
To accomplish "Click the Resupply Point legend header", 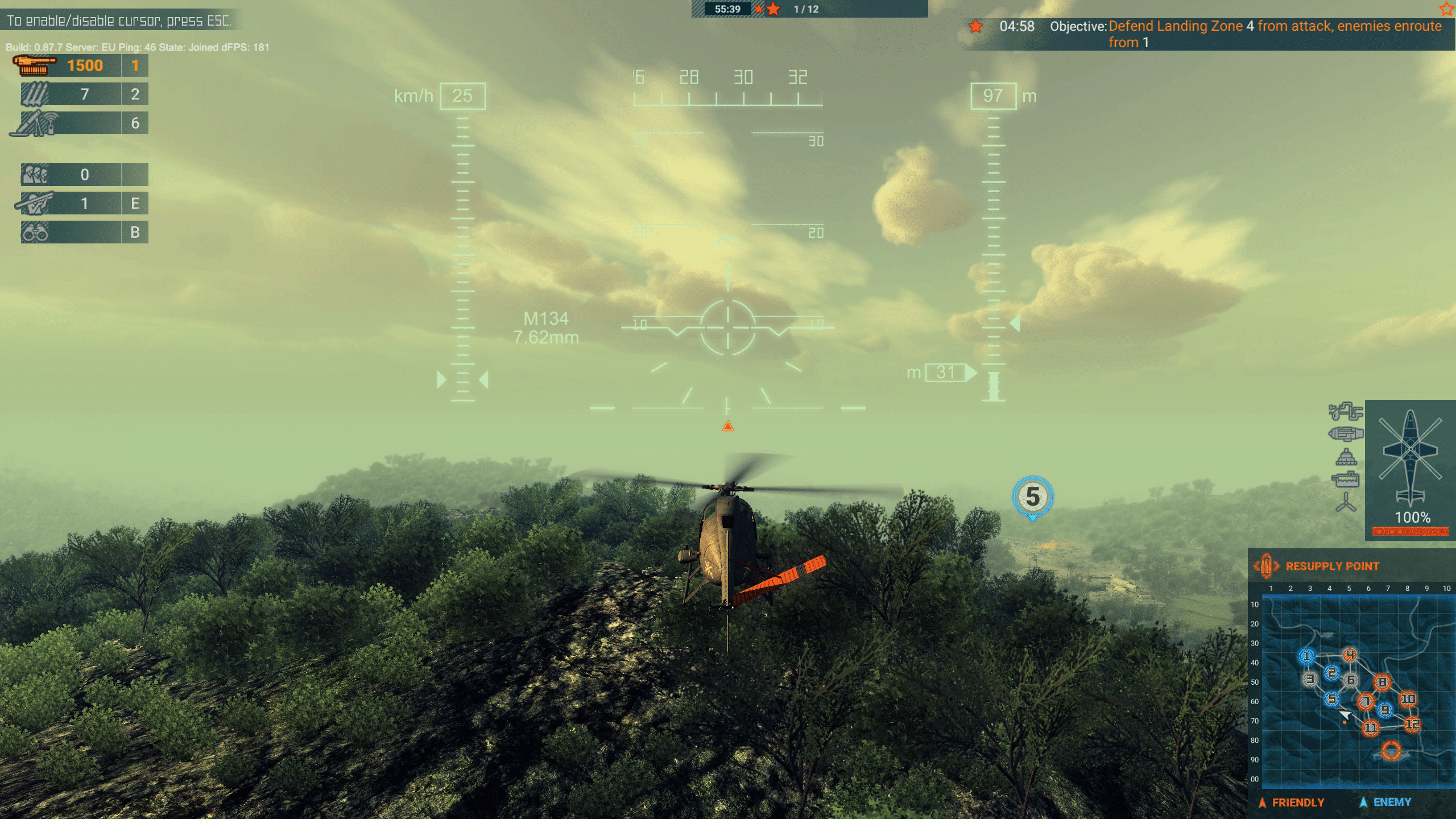I will (1331, 566).
